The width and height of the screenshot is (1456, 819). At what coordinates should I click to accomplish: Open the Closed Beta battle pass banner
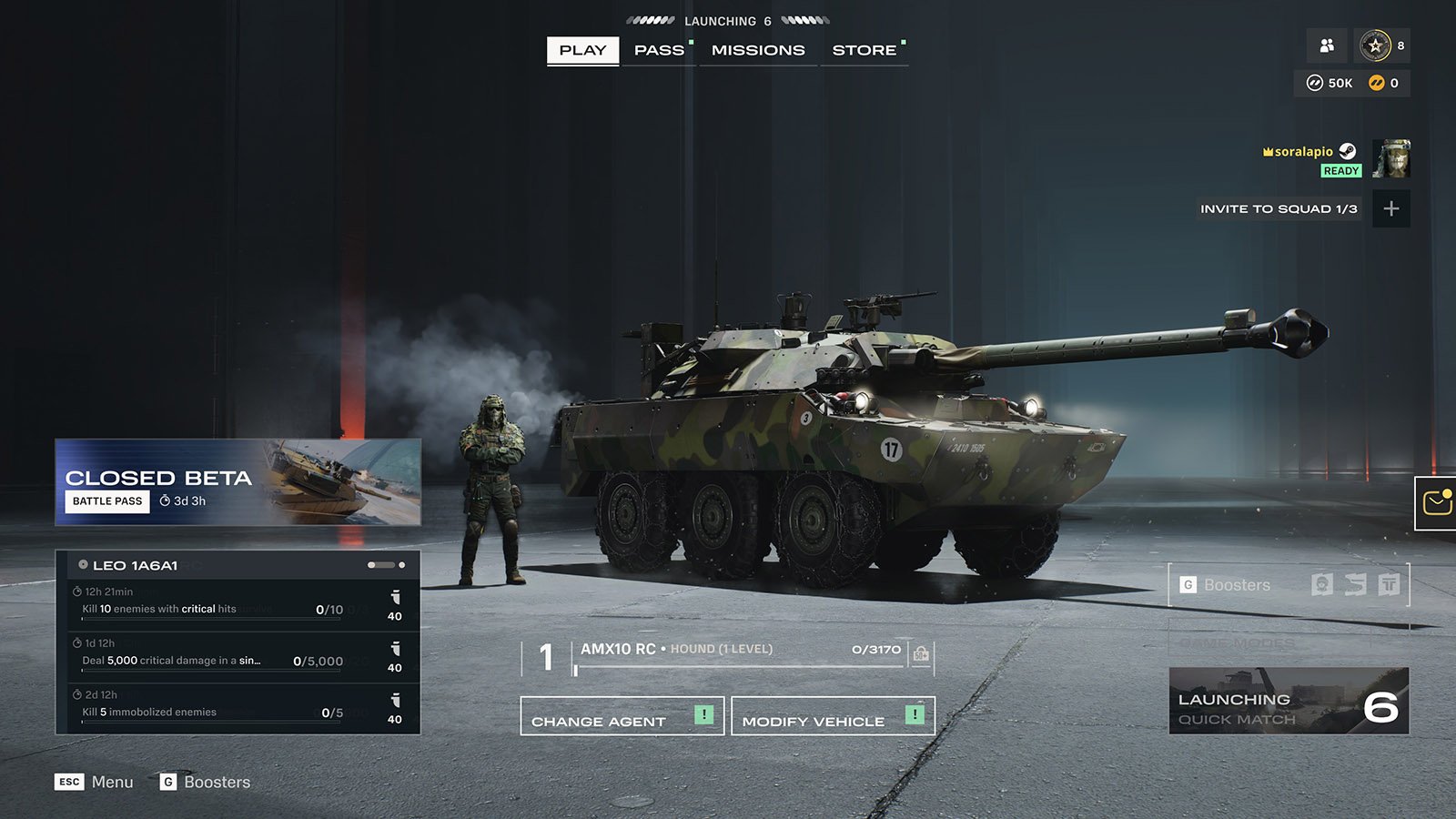click(238, 482)
